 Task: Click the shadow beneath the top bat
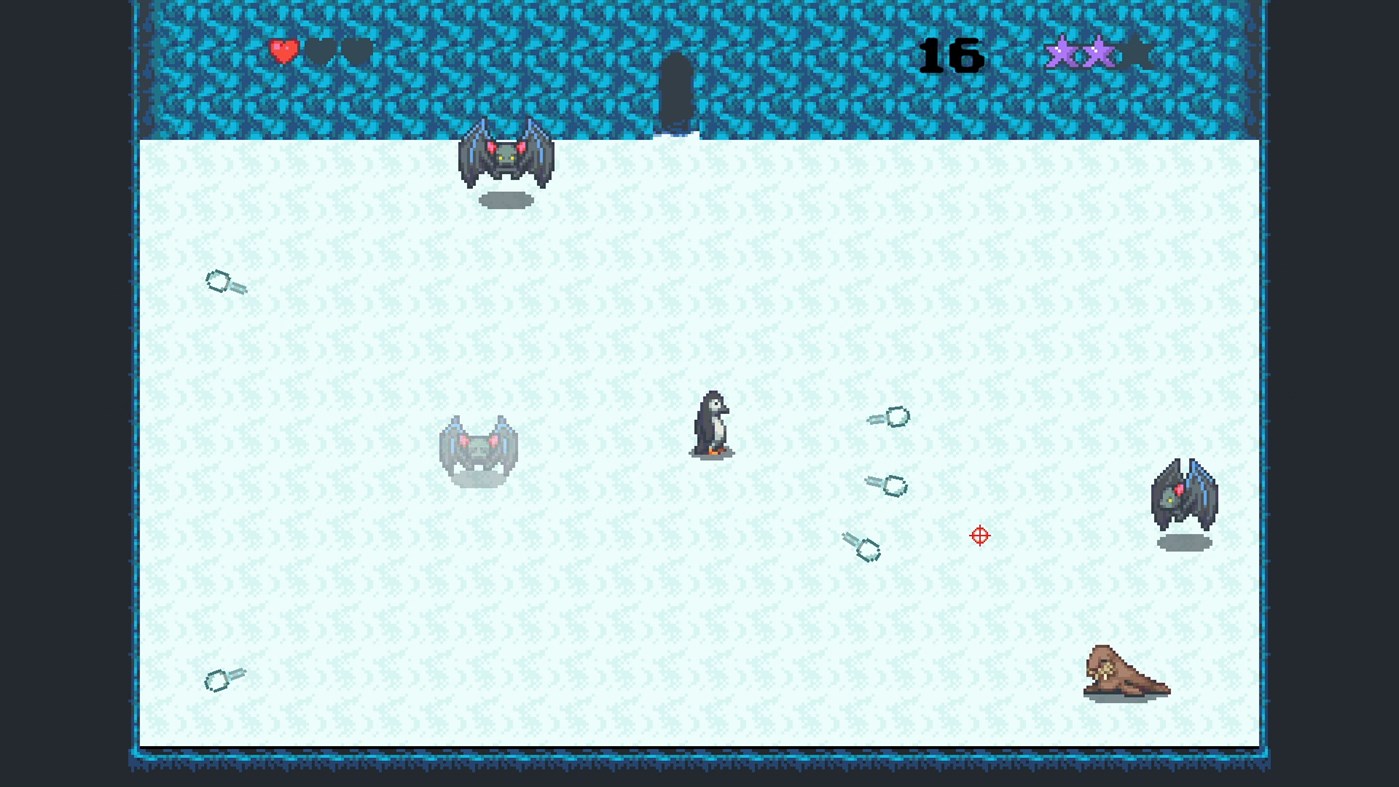click(x=505, y=202)
